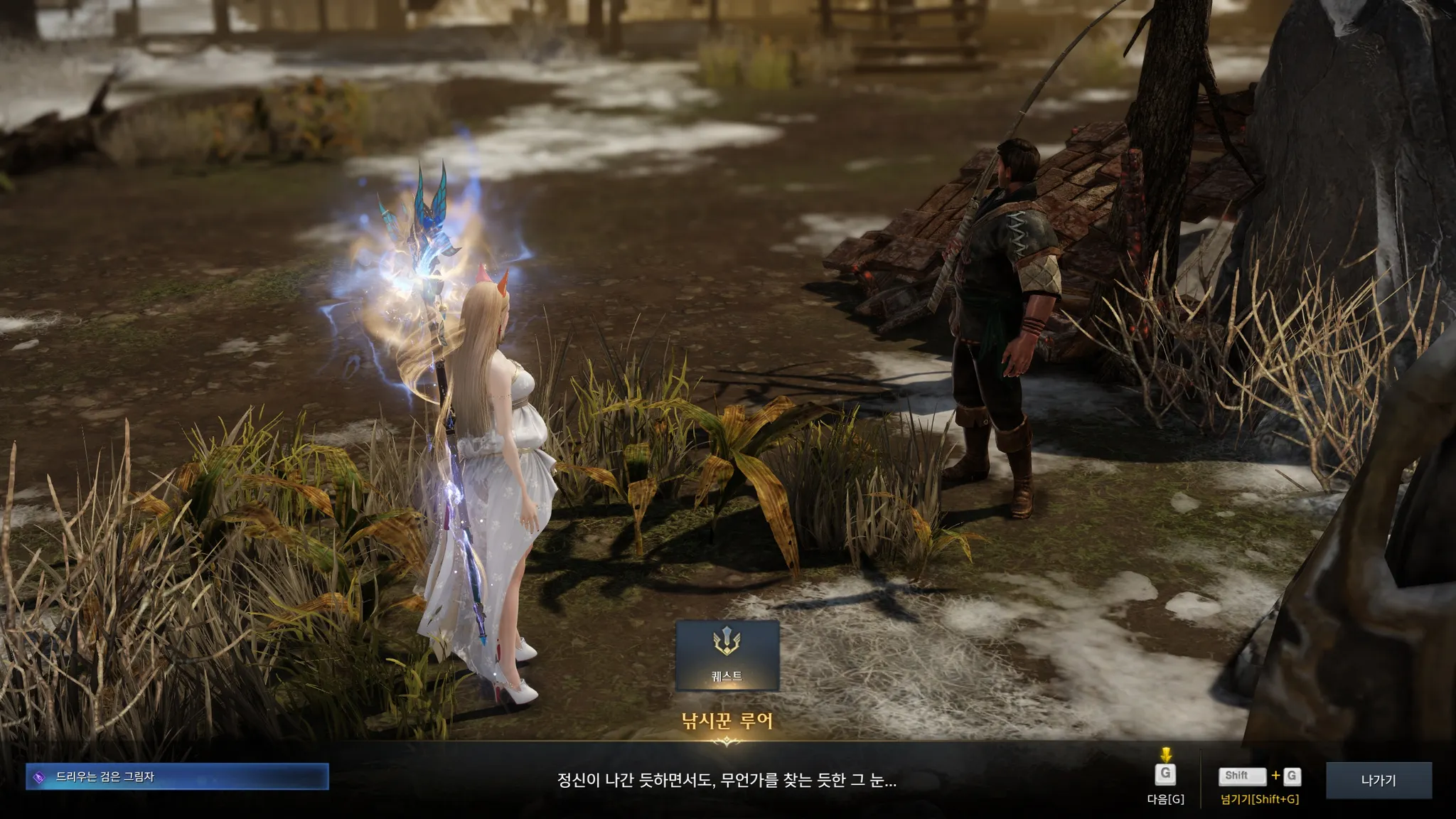Click the 나가기 exit button
This screenshot has width=1456, height=819.
click(1379, 780)
